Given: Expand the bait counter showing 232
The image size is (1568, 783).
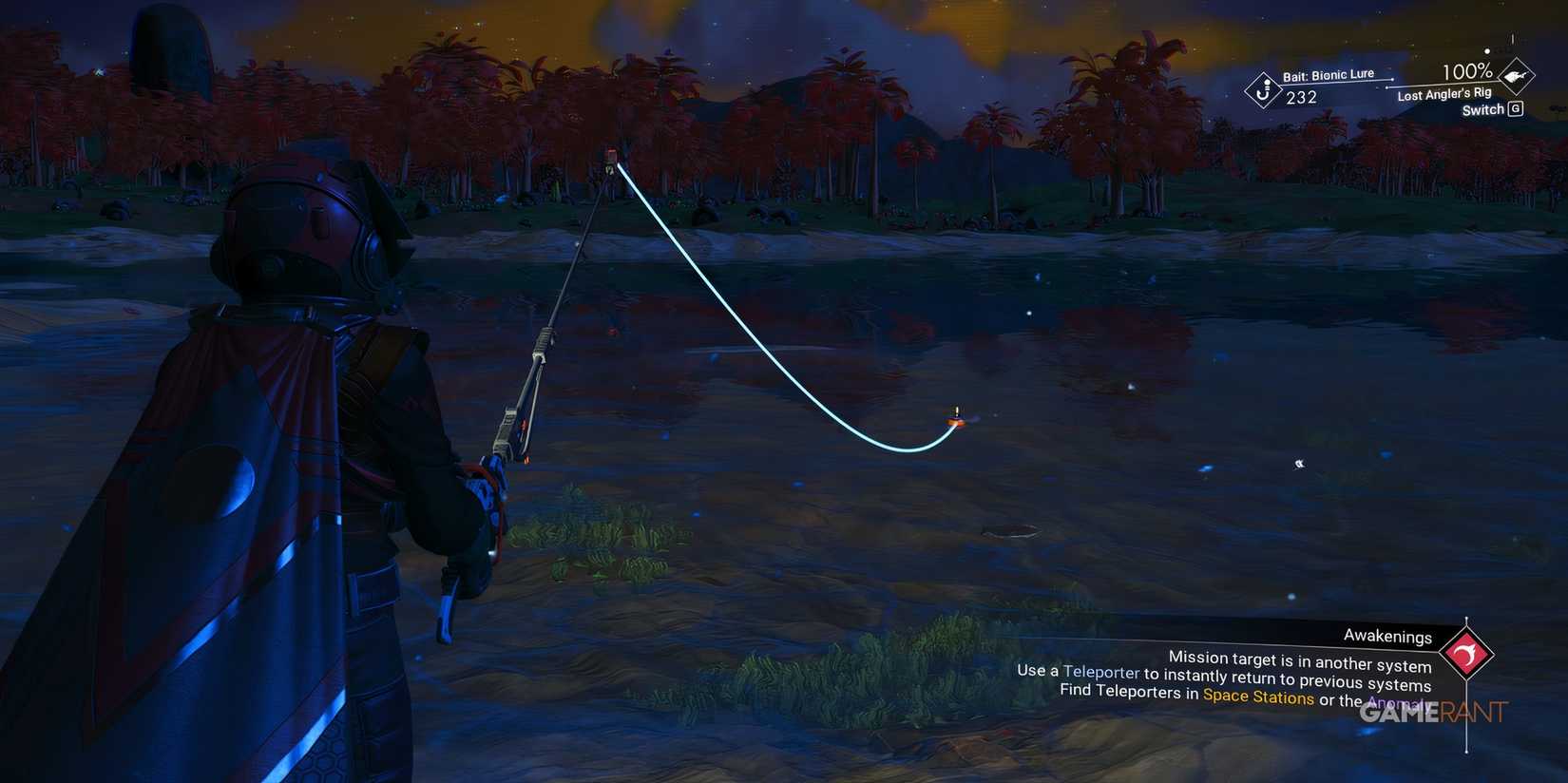Looking at the screenshot, I should (1303, 96).
